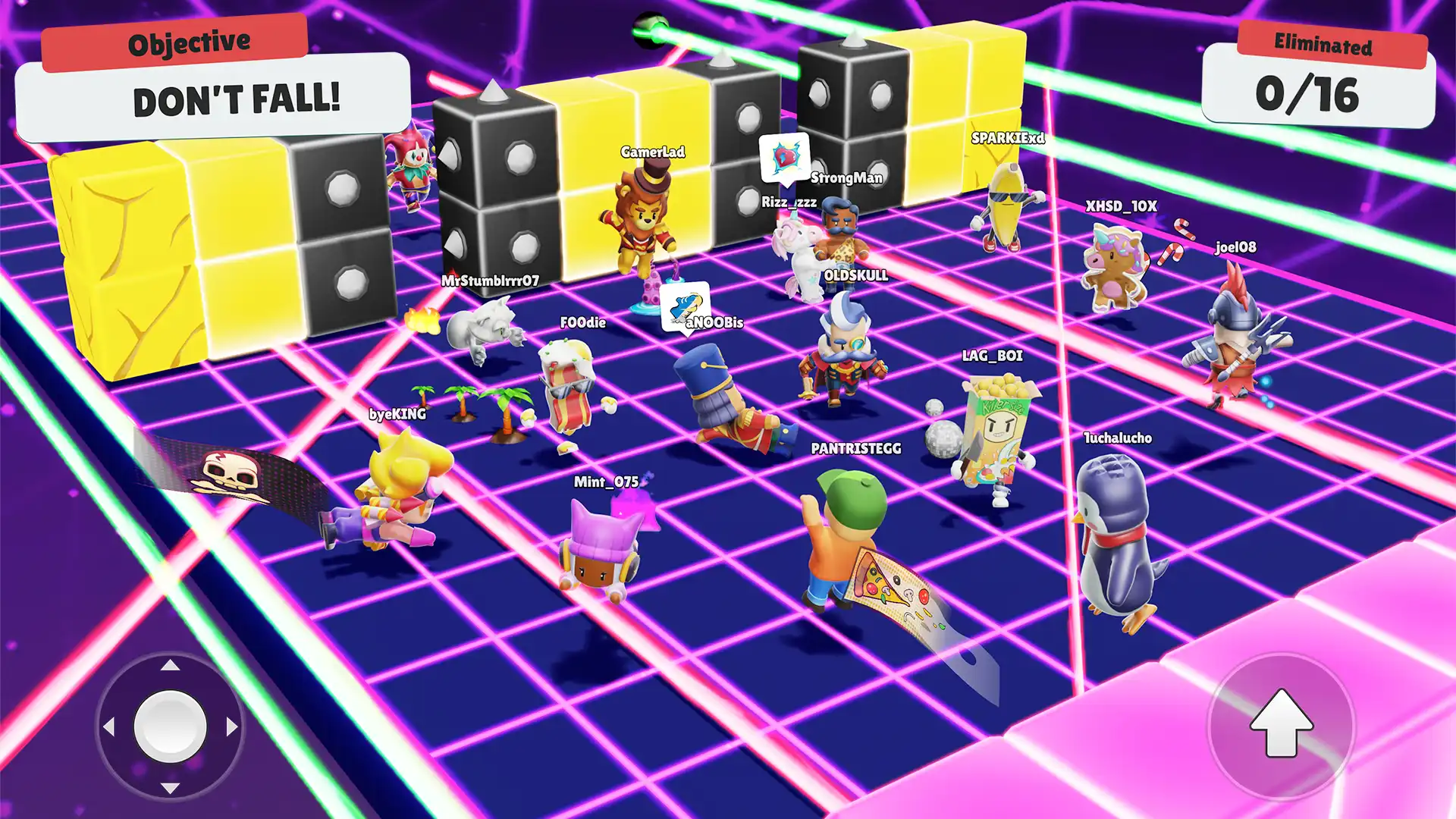
Task: Click the DON'T FALL! objective text
Action: (x=237, y=97)
